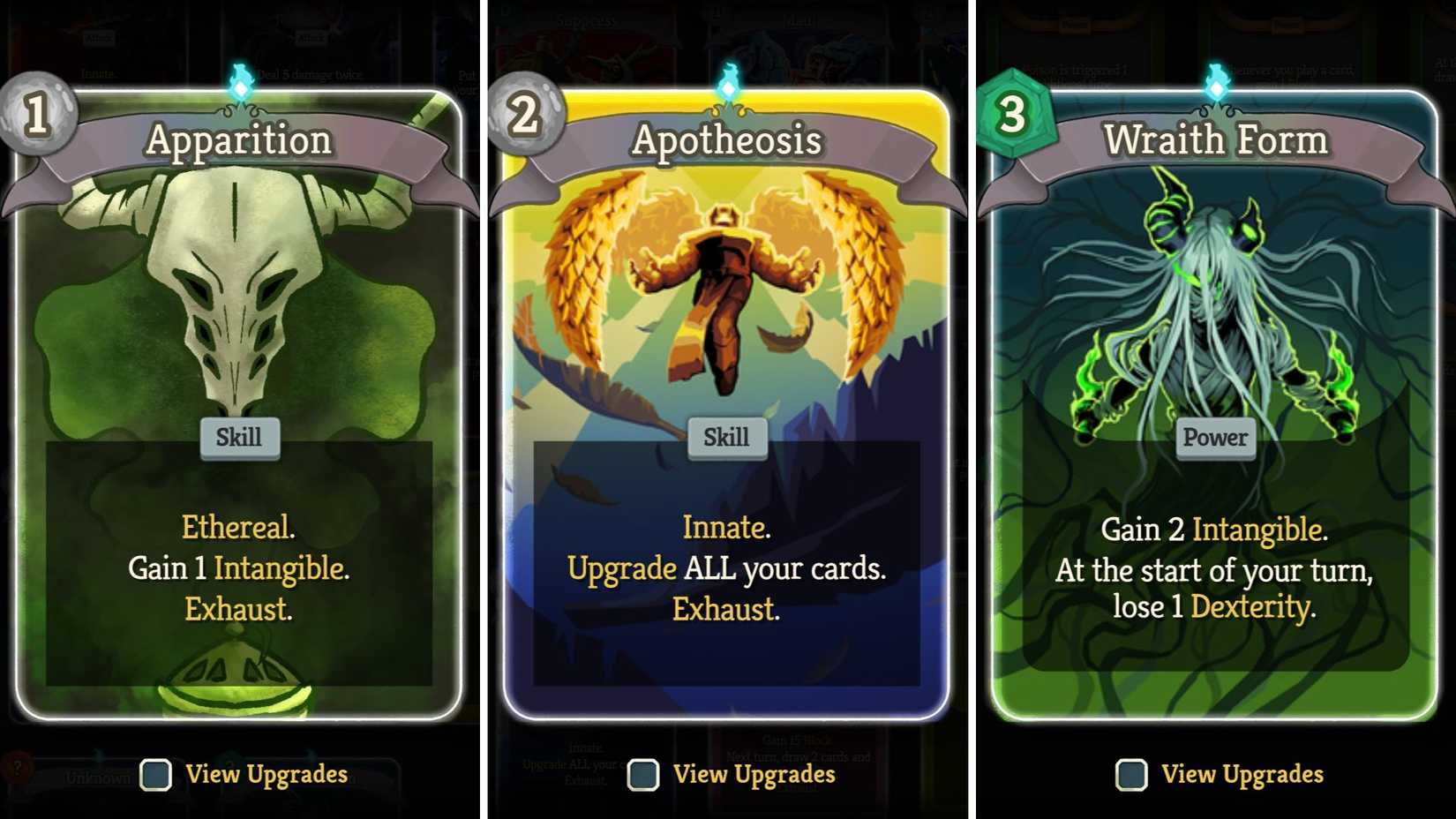This screenshot has width=1456, height=819.
Task: Click Apotheosis's cost orb showing 2
Action: (522, 116)
